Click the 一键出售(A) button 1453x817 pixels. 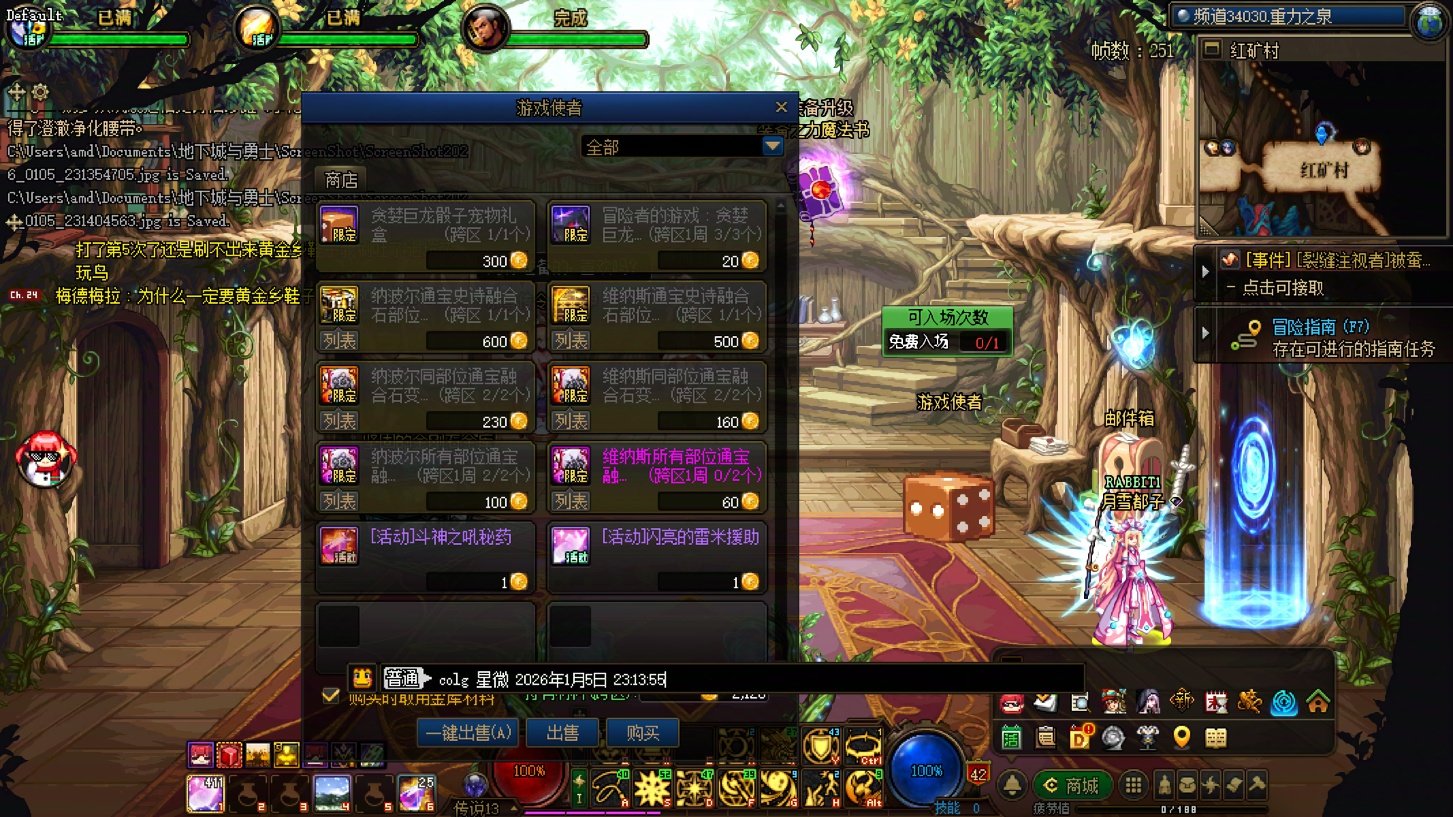468,733
